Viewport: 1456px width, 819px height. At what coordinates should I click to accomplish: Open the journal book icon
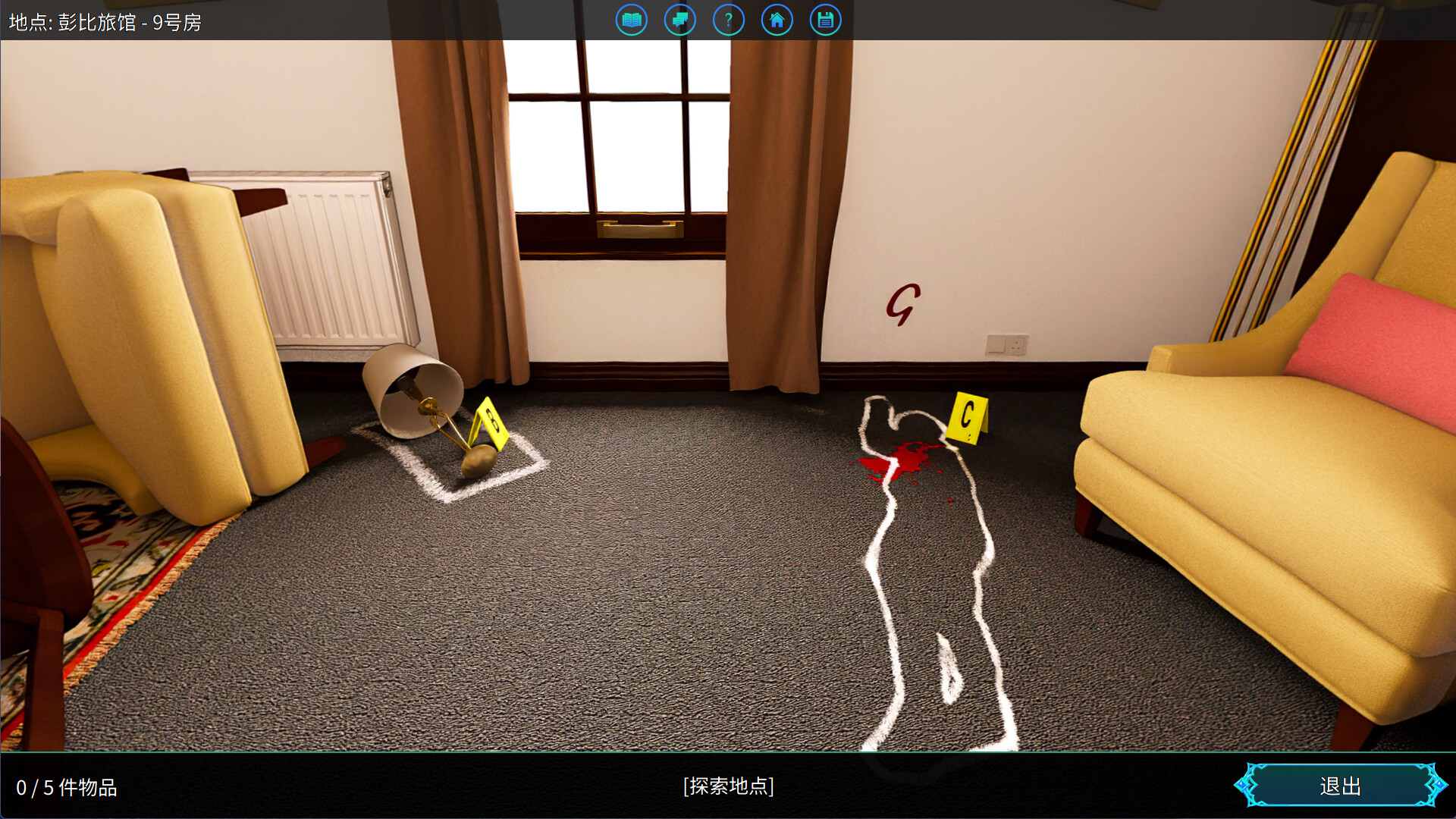click(631, 20)
